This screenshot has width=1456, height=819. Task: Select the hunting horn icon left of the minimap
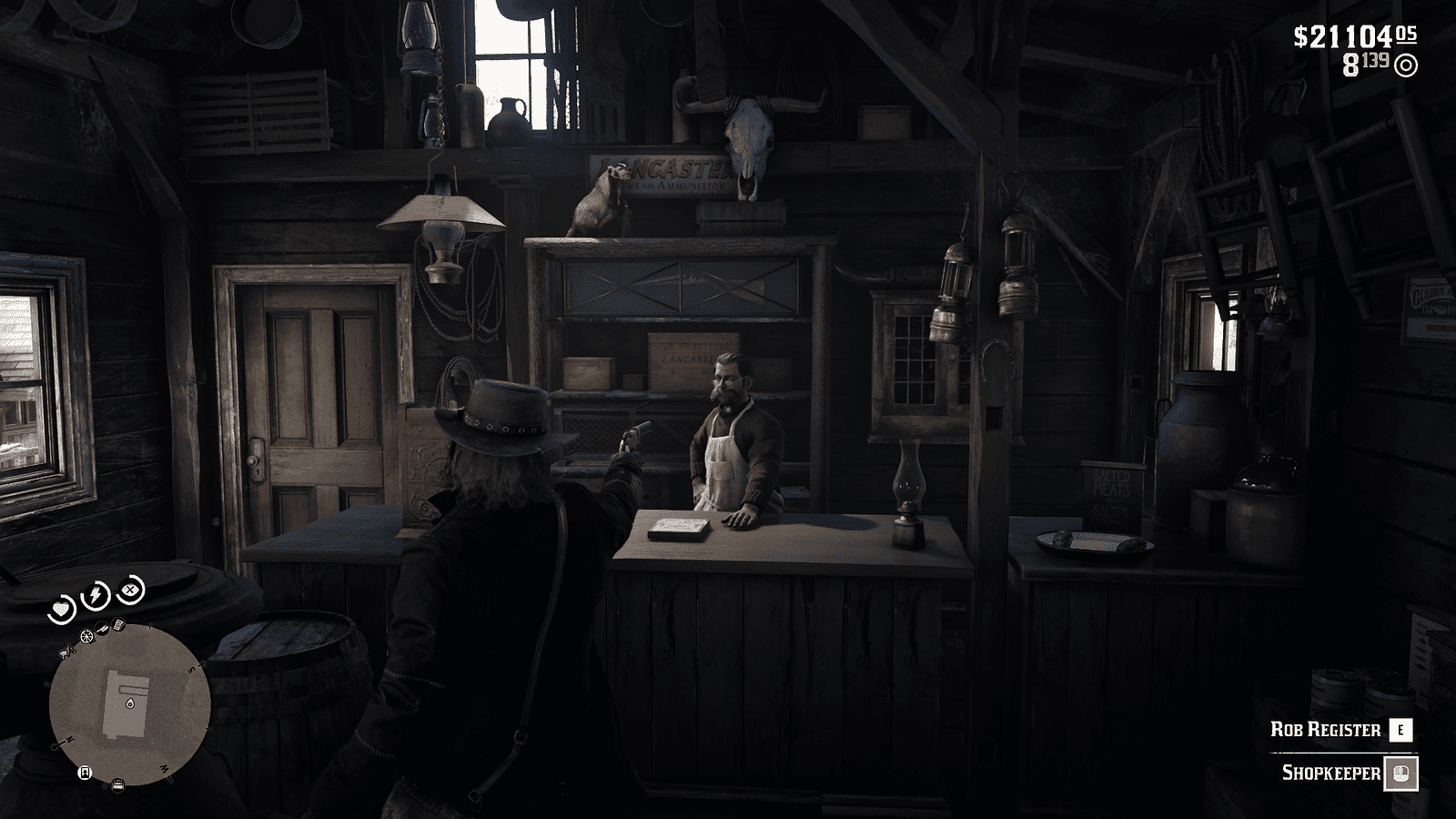pos(66,651)
